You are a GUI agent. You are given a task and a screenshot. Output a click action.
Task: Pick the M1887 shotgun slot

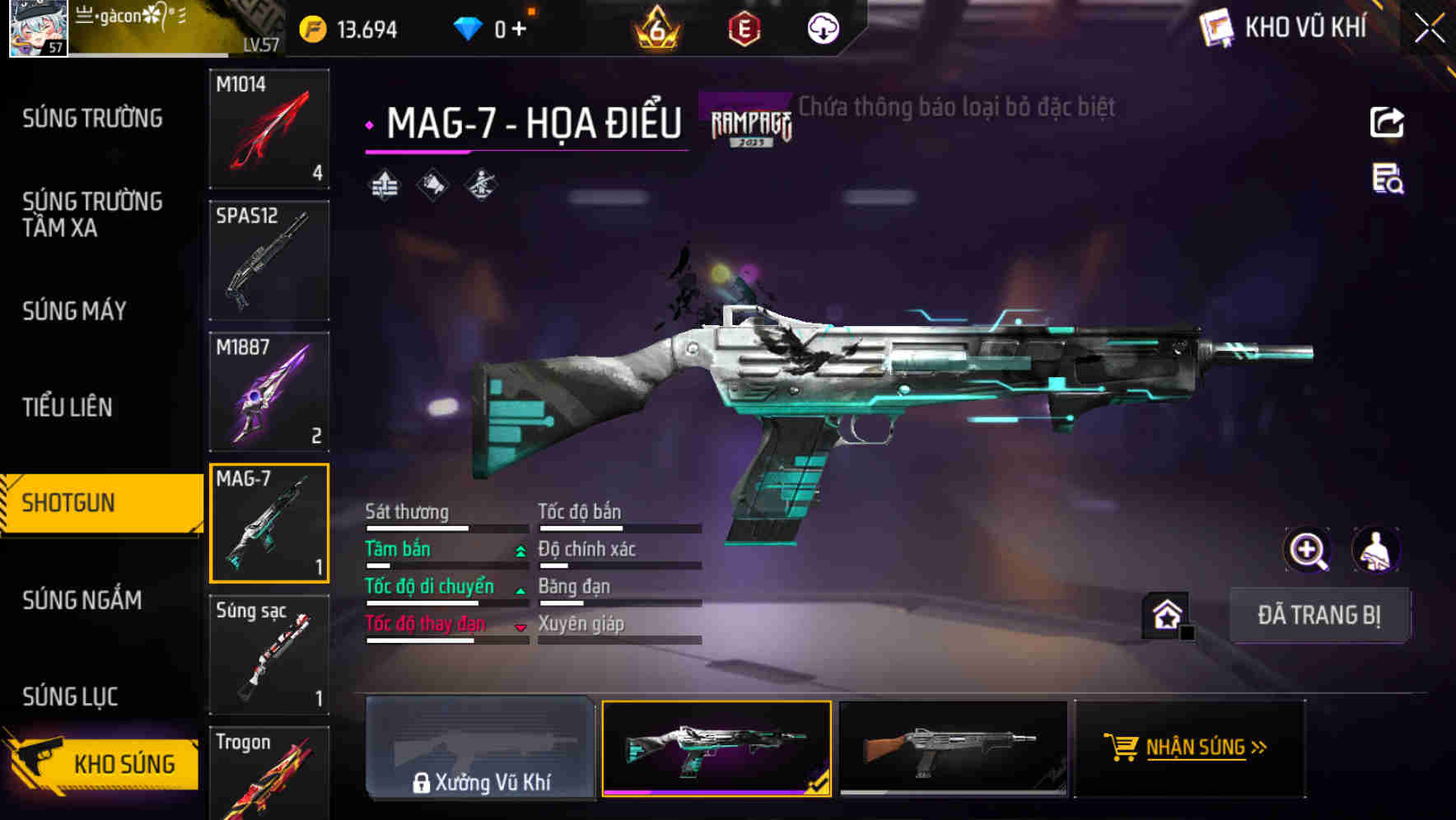point(269,392)
